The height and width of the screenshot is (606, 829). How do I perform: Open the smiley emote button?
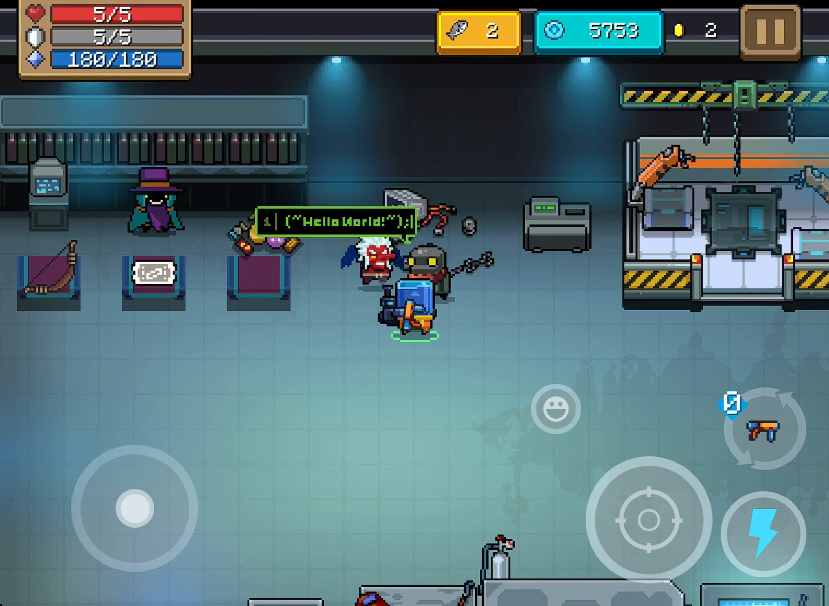[x=555, y=408]
